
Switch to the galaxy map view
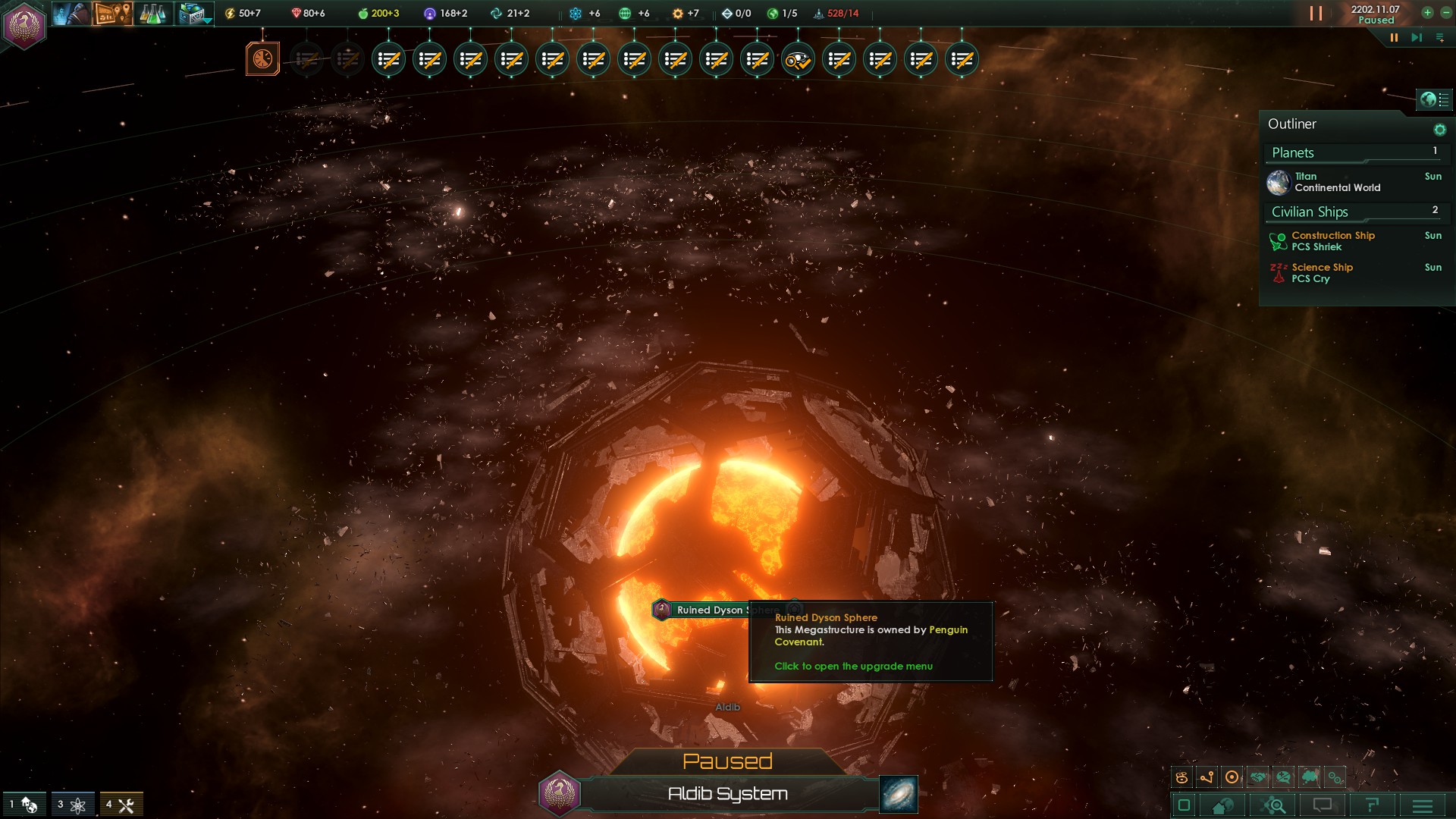pyautogui.click(x=898, y=794)
